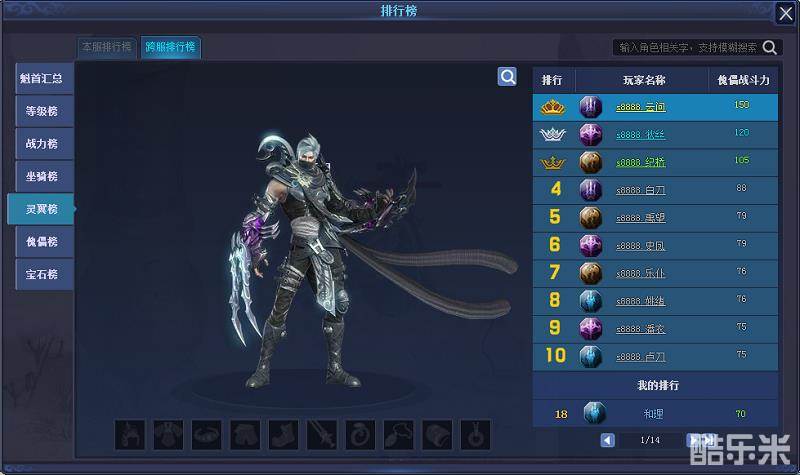The image size is (800, 475).
Task: Click the helmet equipment slot
Action: tap(130, 434)
